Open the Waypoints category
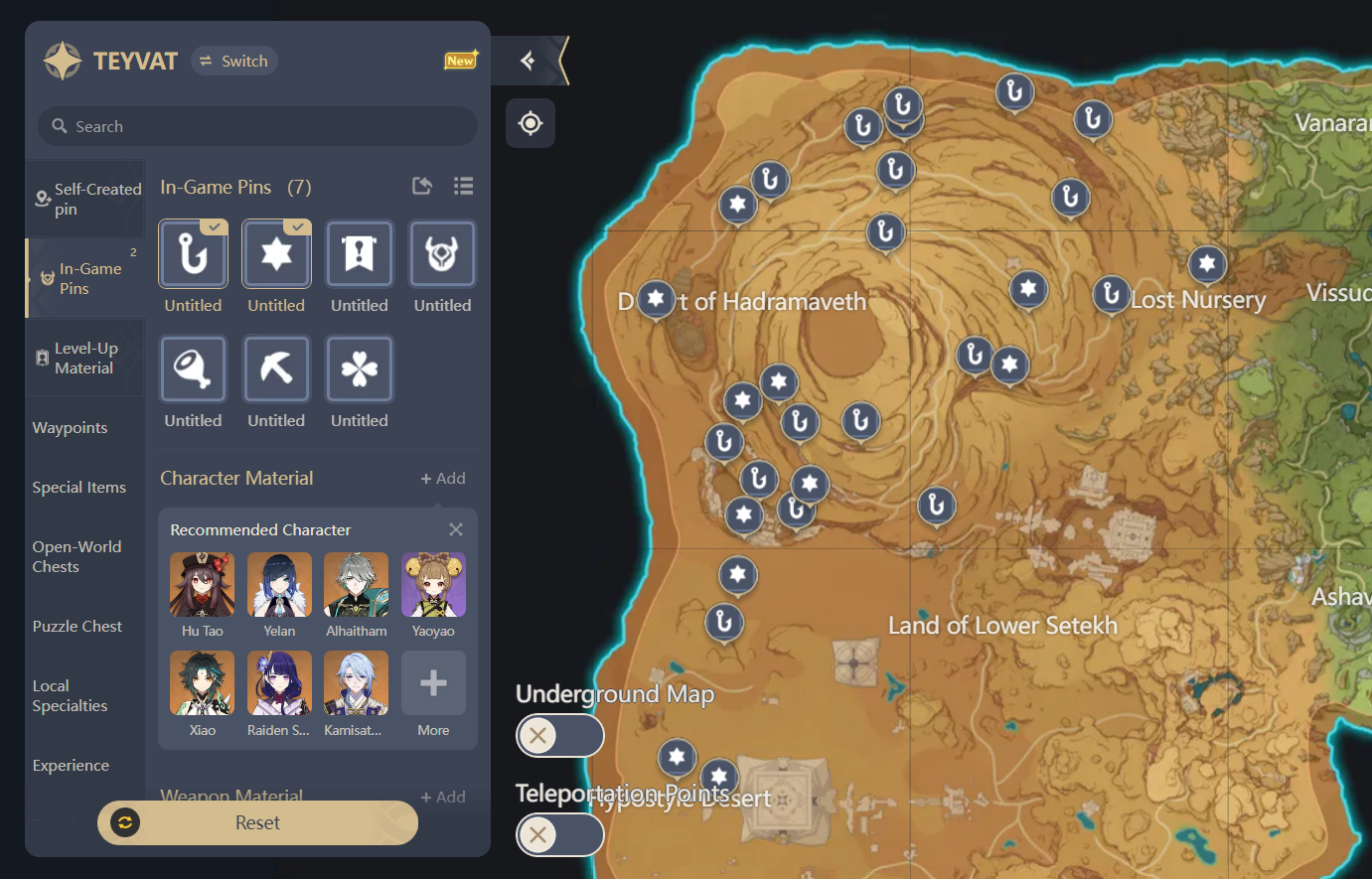Image resolution: width=1372 pixels, height=879 pixels. (71, 427)
